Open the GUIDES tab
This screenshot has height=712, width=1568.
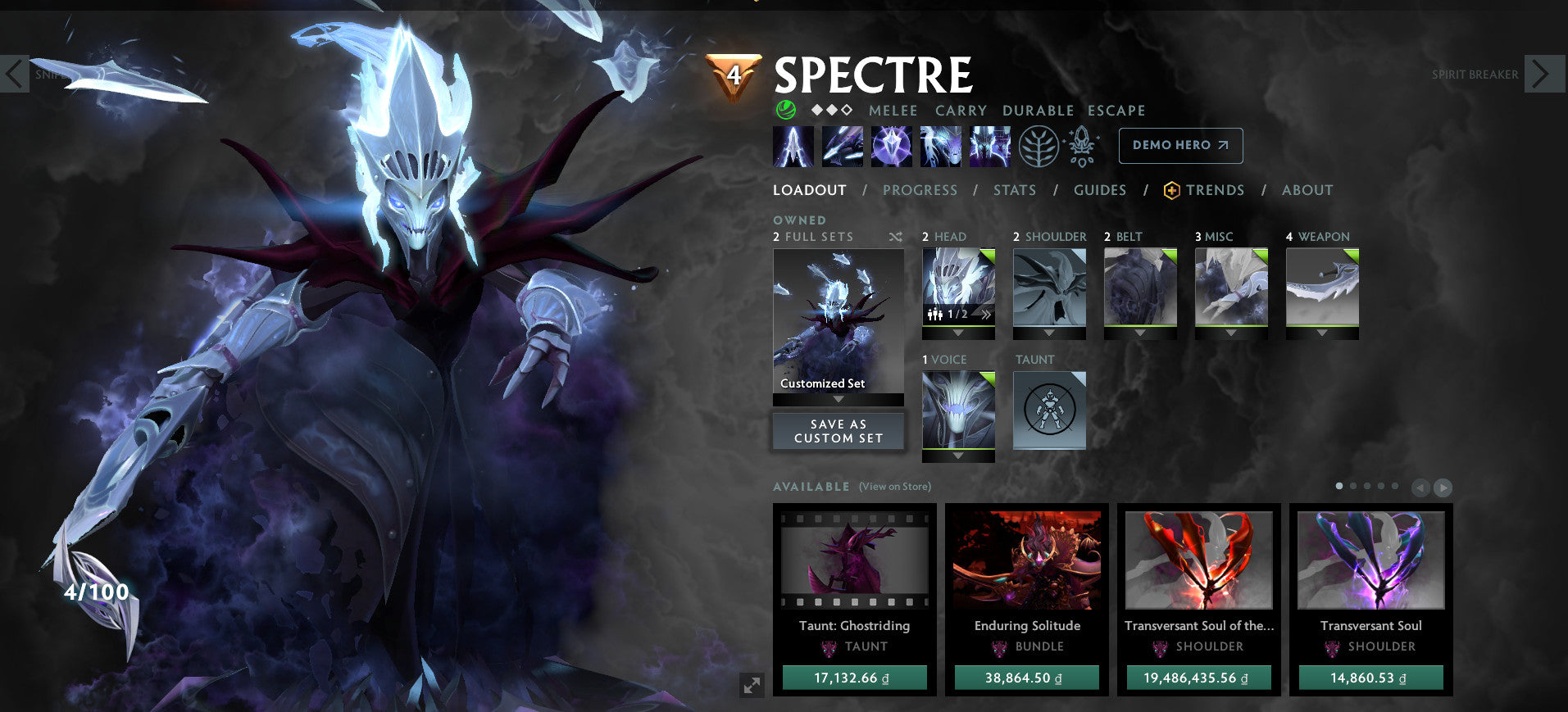click(x=1099, y=189)
